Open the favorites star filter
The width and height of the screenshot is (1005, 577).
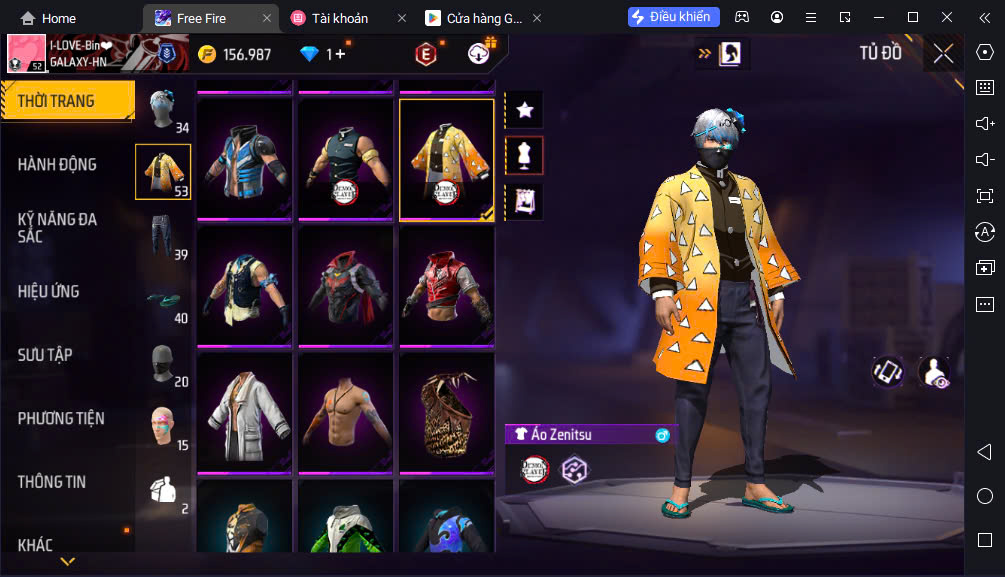click(525, 110)
